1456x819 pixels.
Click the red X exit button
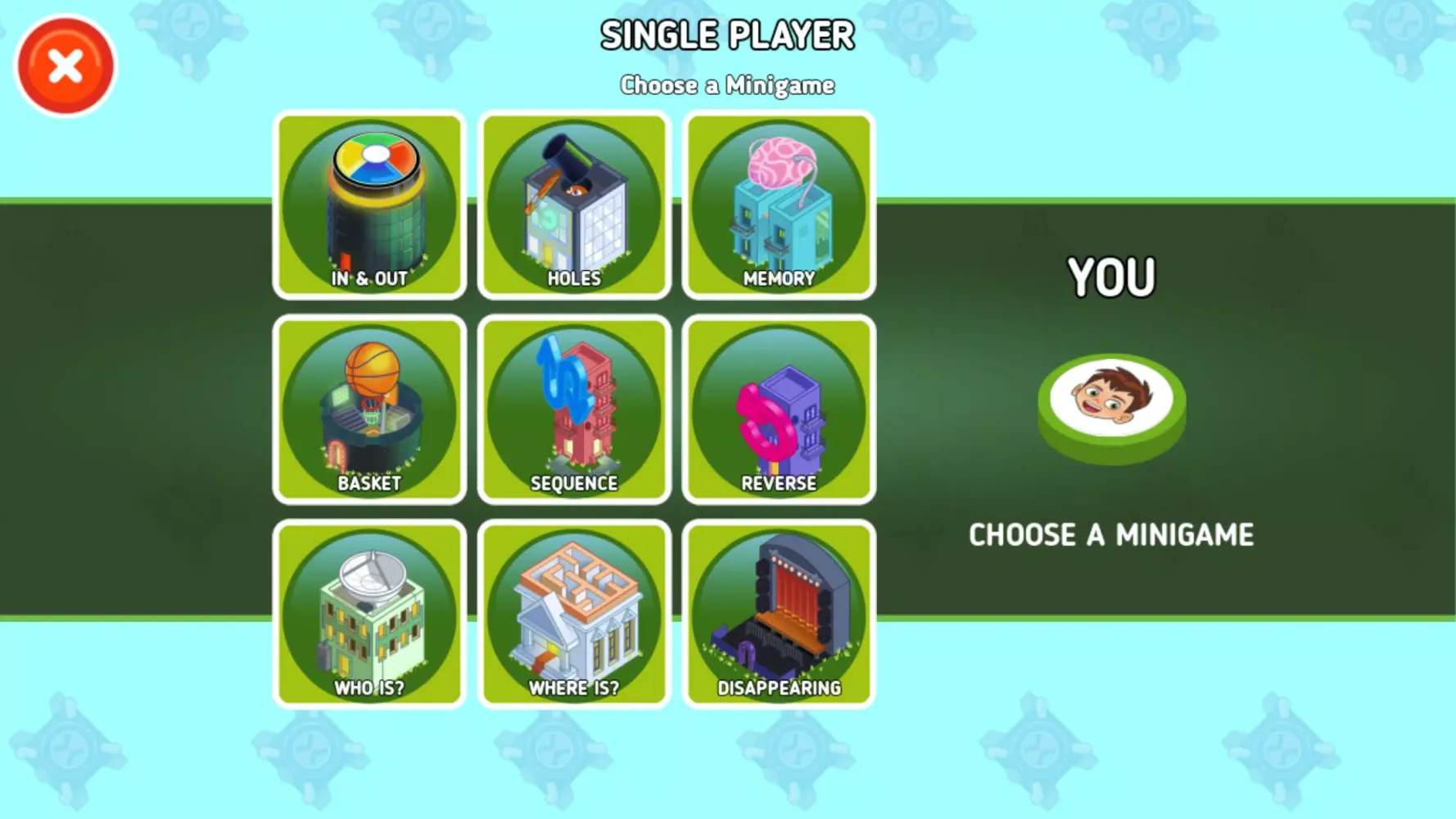click(x=65, y=65)
